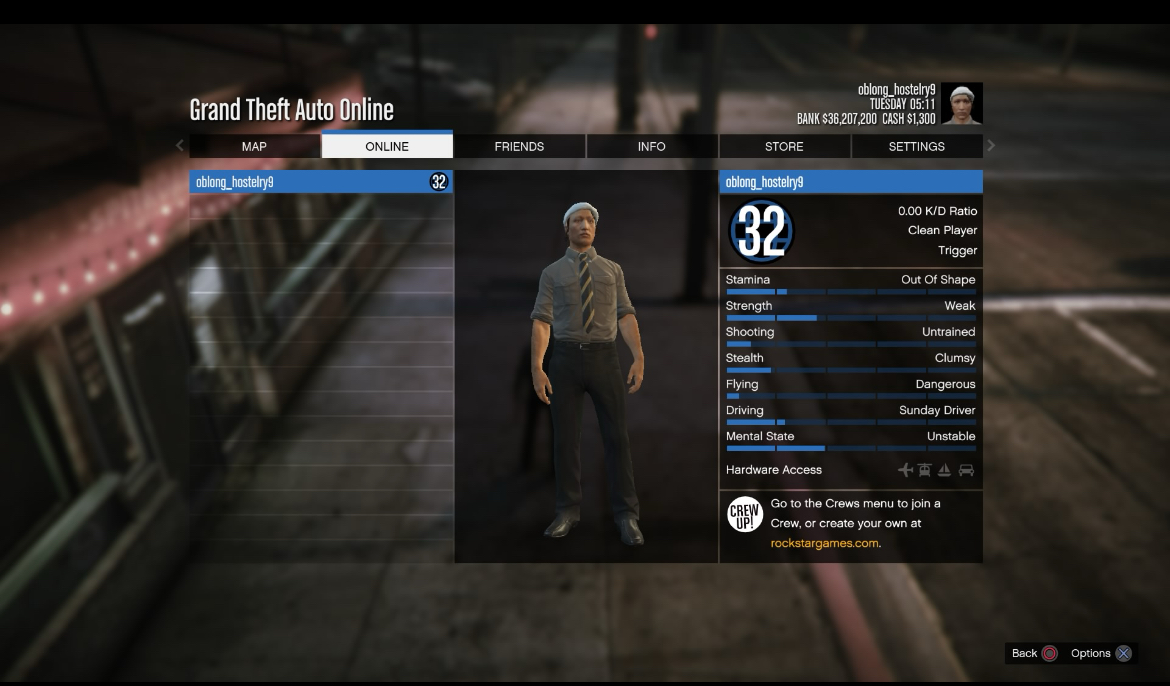Click the left arrow beside the tabs
Screen dimensions: 1170x686
[180, 146]
